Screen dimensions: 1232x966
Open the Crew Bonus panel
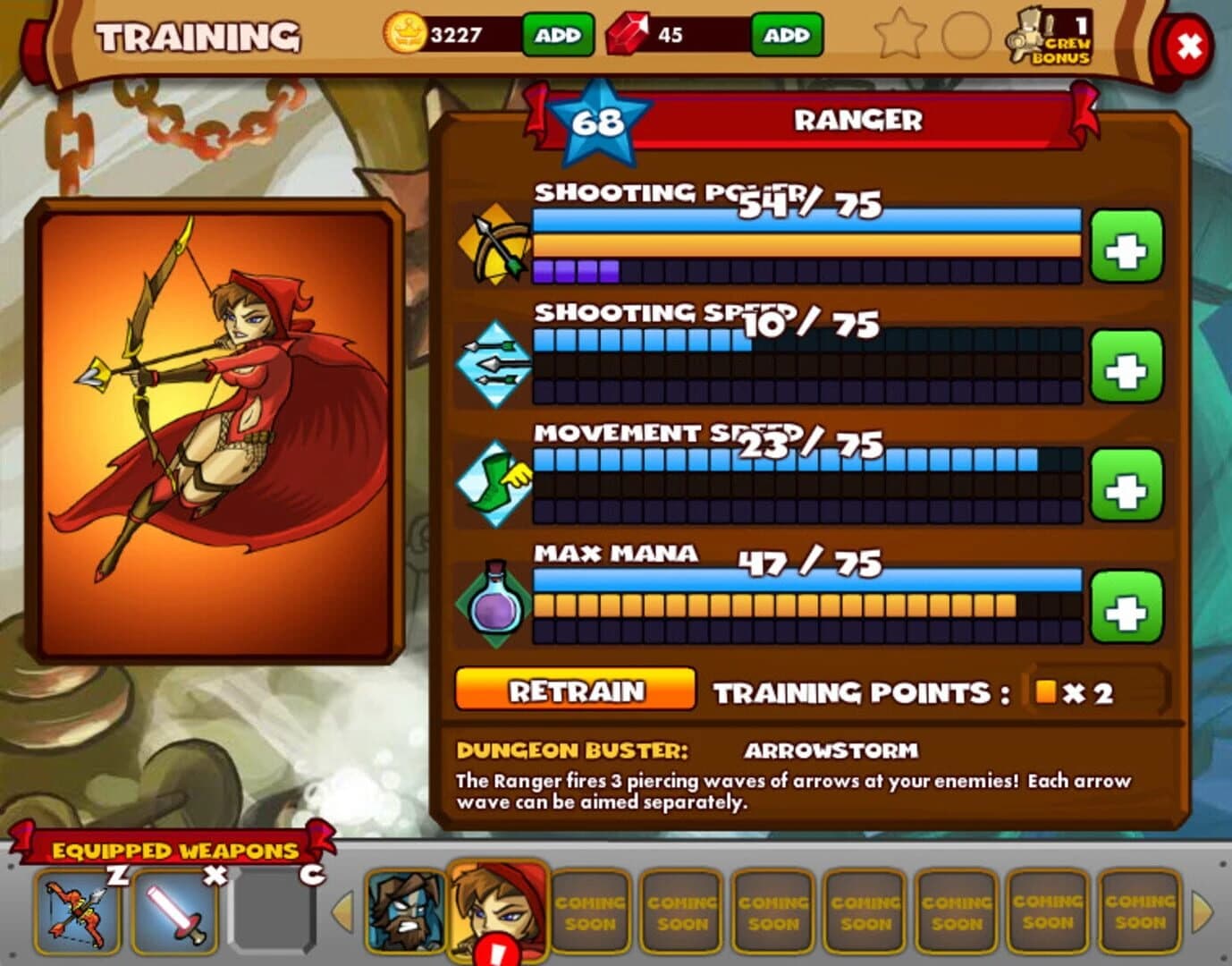tap(1051, 38)
